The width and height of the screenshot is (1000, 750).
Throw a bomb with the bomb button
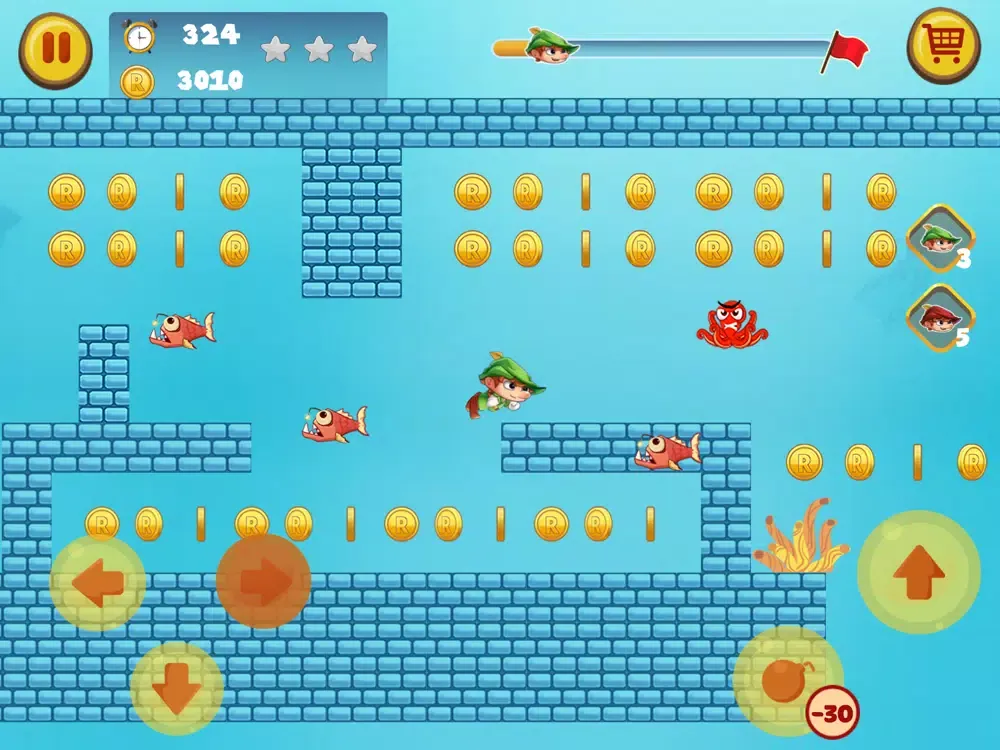(x=786, y=681)
